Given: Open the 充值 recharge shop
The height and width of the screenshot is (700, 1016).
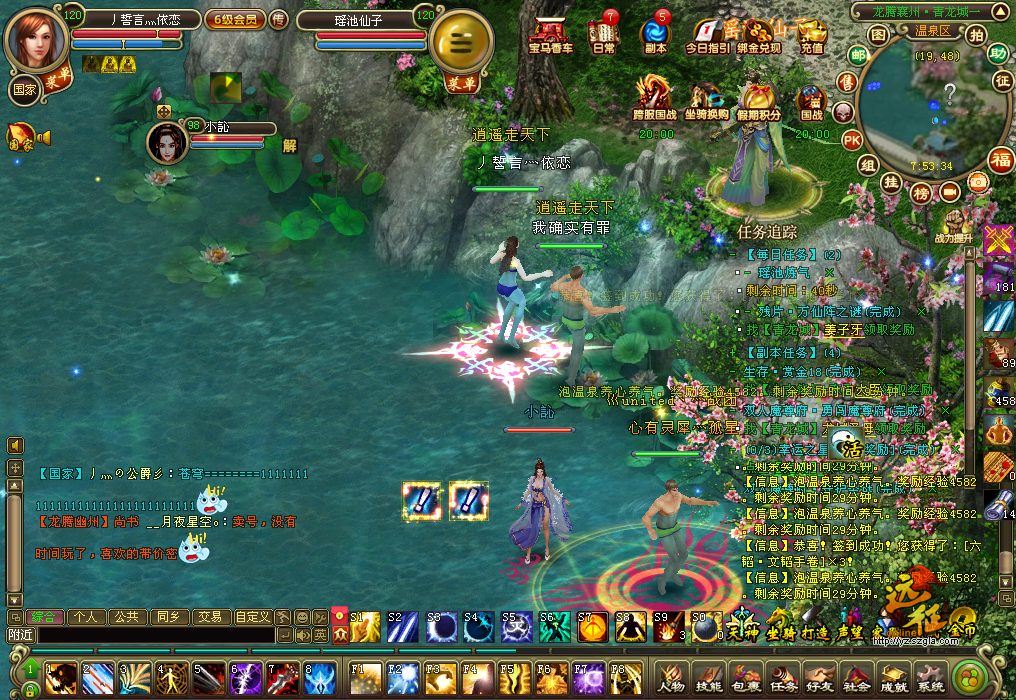Looking at the screenshot, I should click(812, 34).
